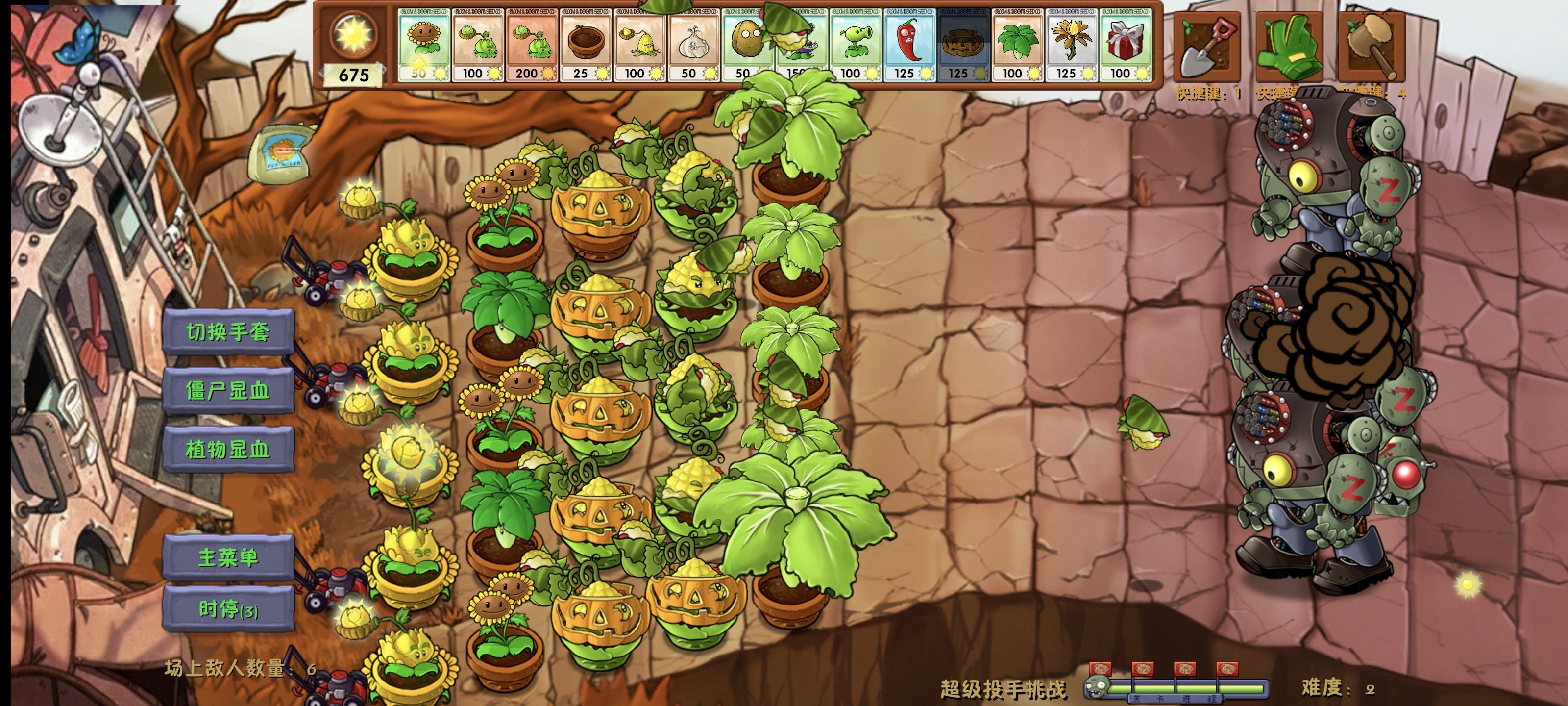The width and height of the screenshot is (1568, 706).
Task: Equip the wooden mallet tool
Action: tap(1372, 47)
